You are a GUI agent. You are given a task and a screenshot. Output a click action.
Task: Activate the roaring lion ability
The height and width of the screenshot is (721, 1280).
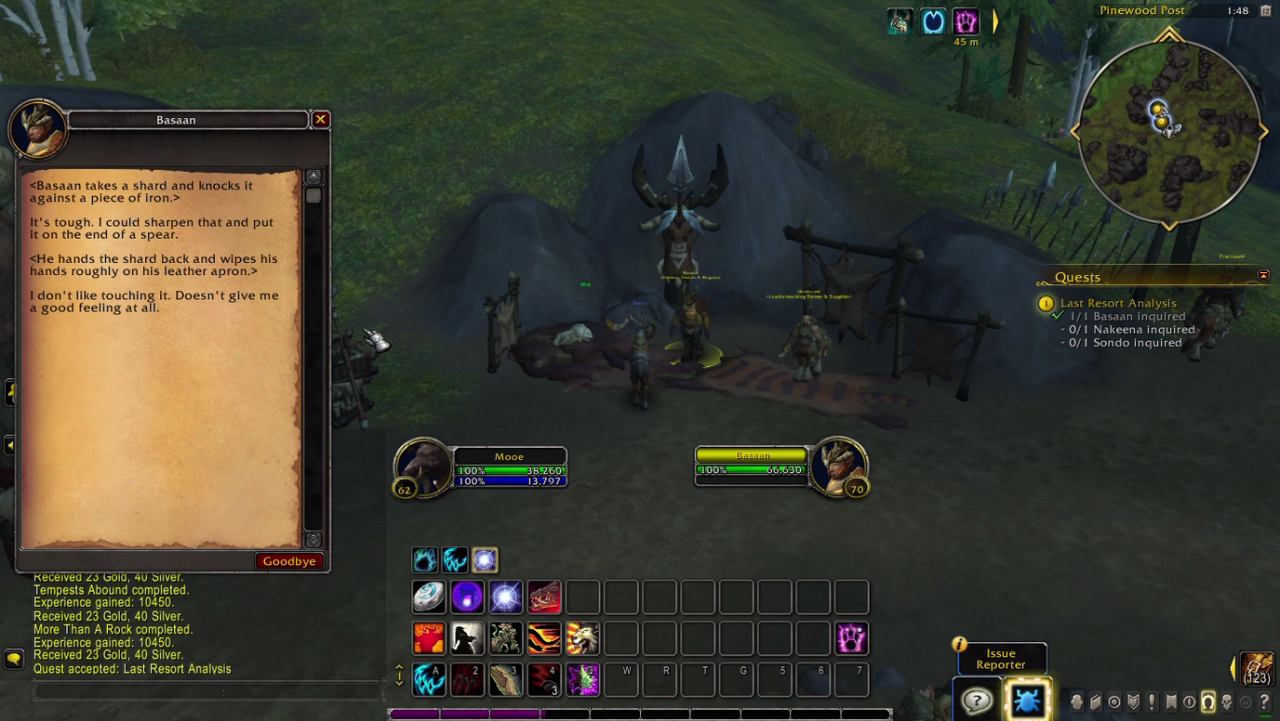coord(583,638)
